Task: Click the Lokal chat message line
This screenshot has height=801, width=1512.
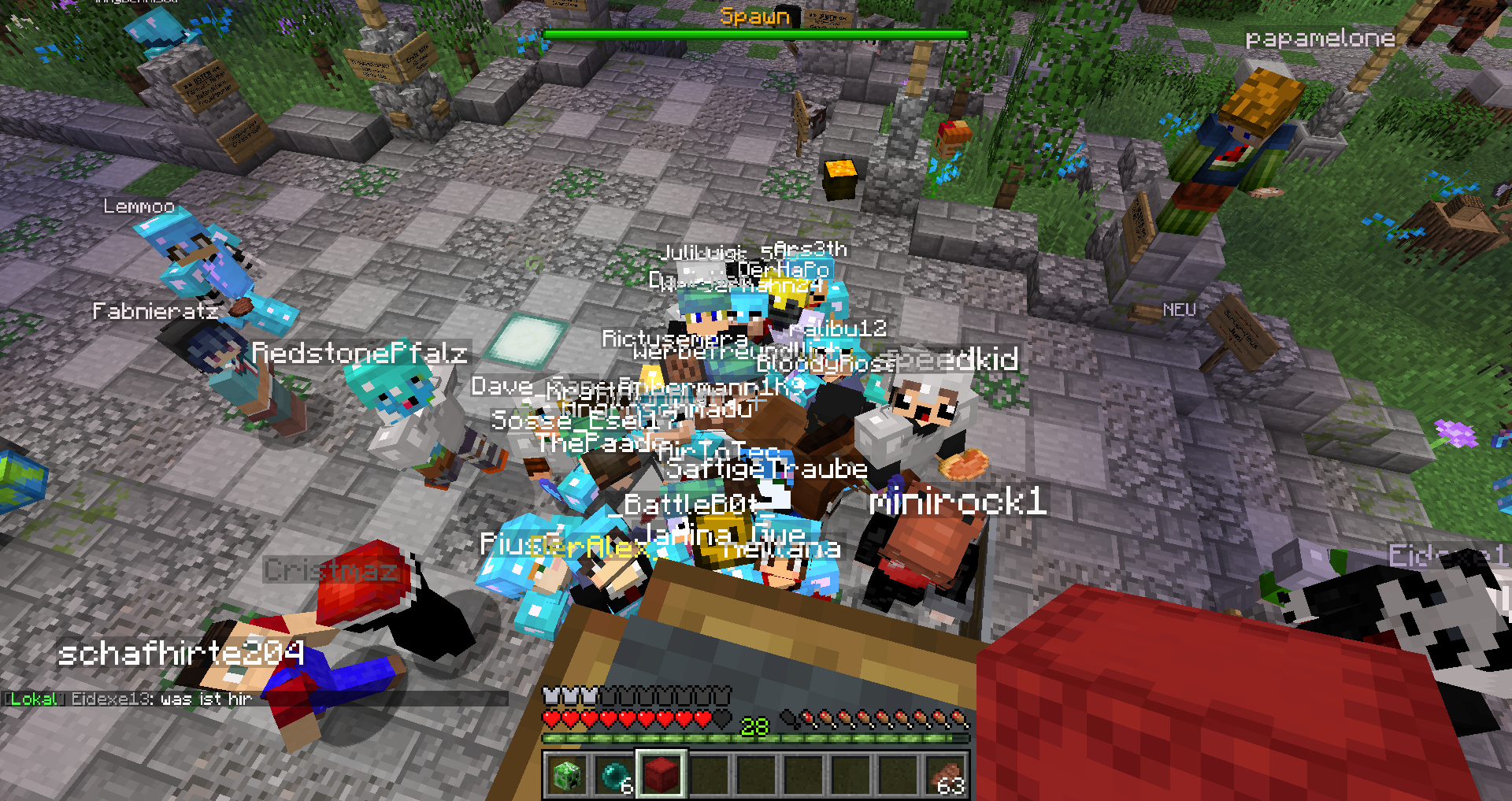Action: pos(130,699)
